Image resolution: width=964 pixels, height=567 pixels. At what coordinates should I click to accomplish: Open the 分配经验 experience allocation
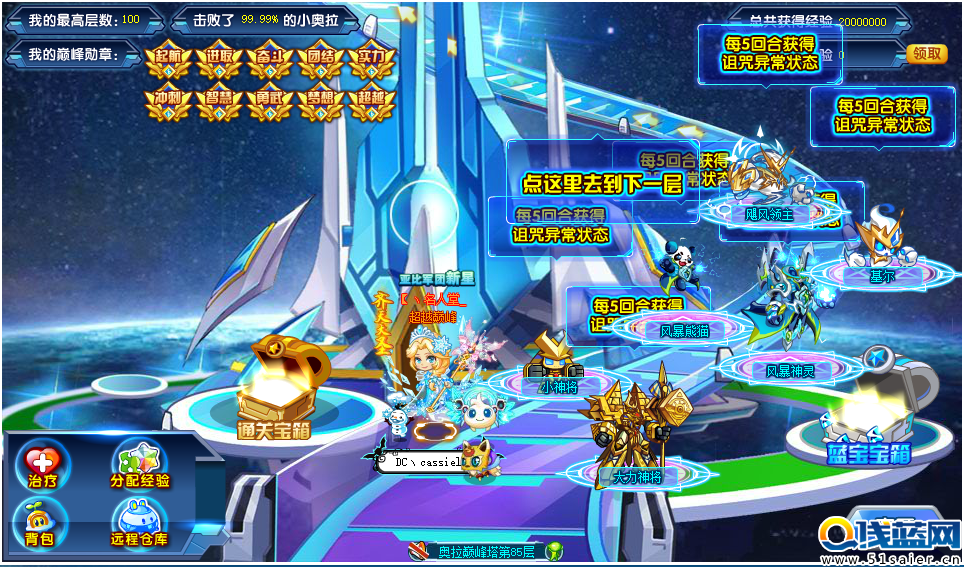coord(140,466)
